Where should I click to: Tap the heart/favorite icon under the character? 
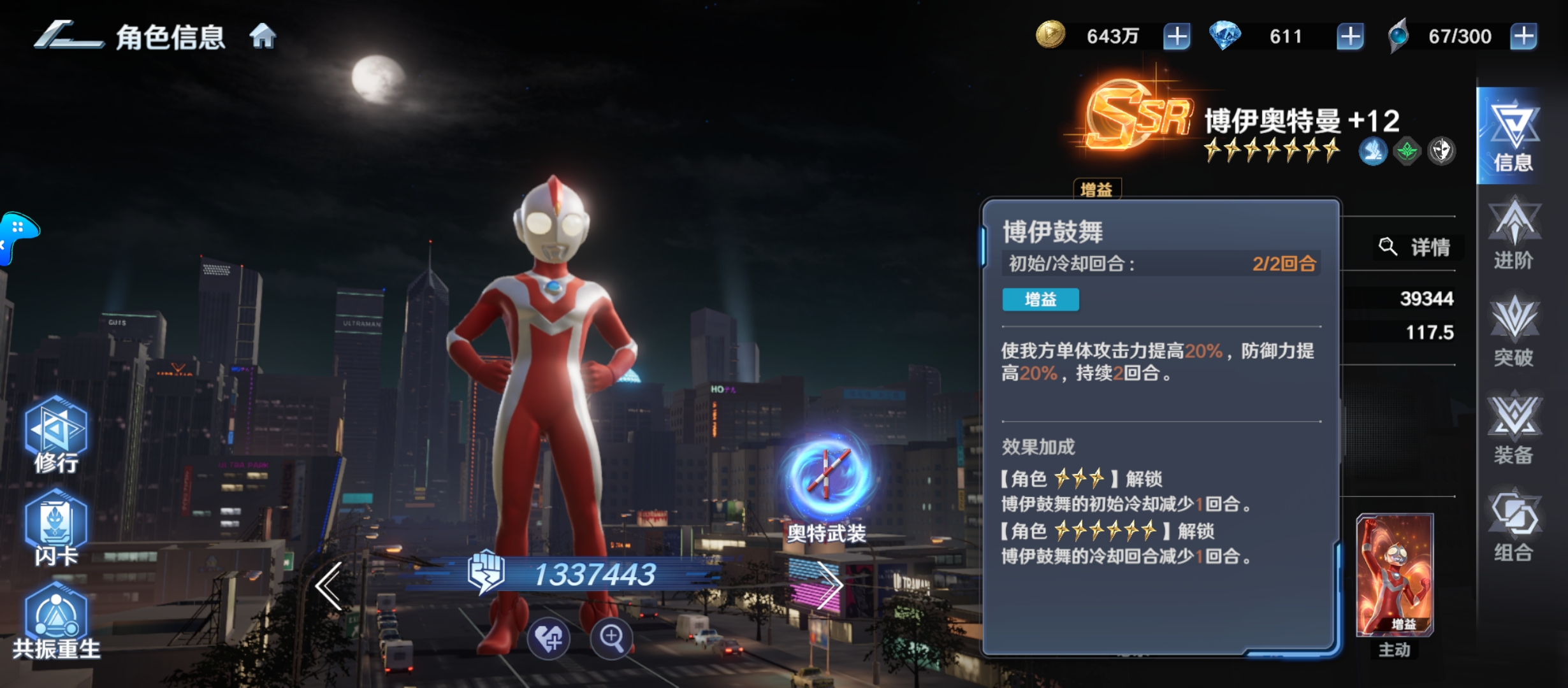(x=549, y=639)
